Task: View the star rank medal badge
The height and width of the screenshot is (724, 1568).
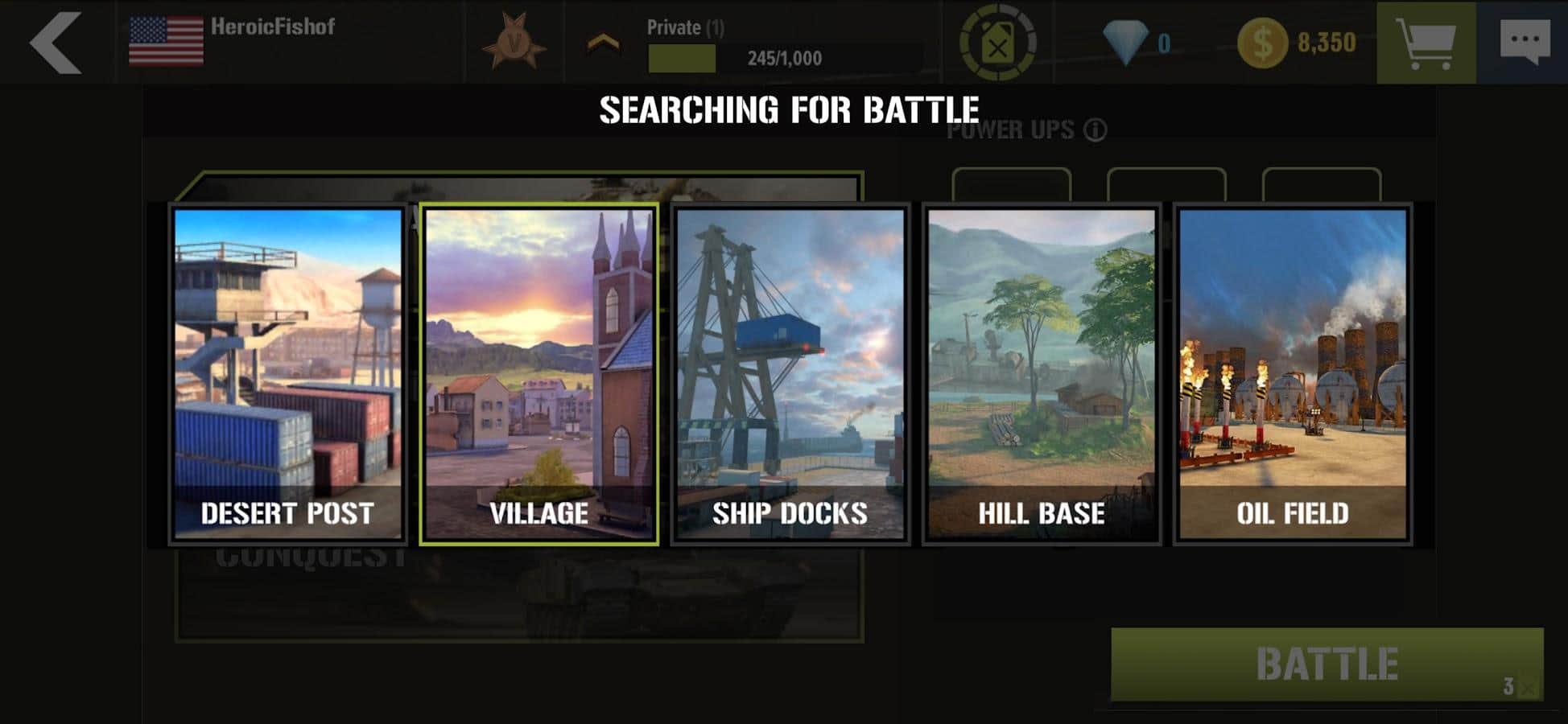Action: pos(514,42)
